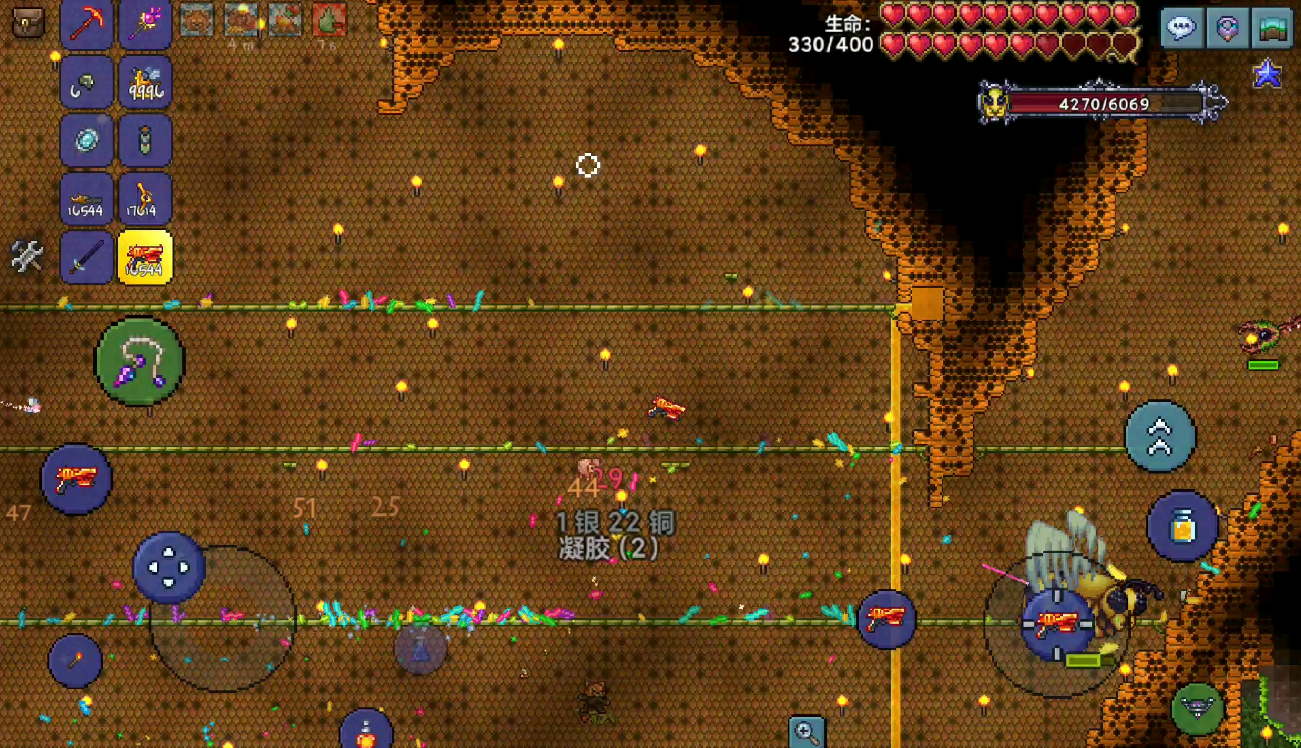This screenshot has width=1301, height=748.
Task: Tap the magnifying glass zoom button
Action: [x=806, y=732]
